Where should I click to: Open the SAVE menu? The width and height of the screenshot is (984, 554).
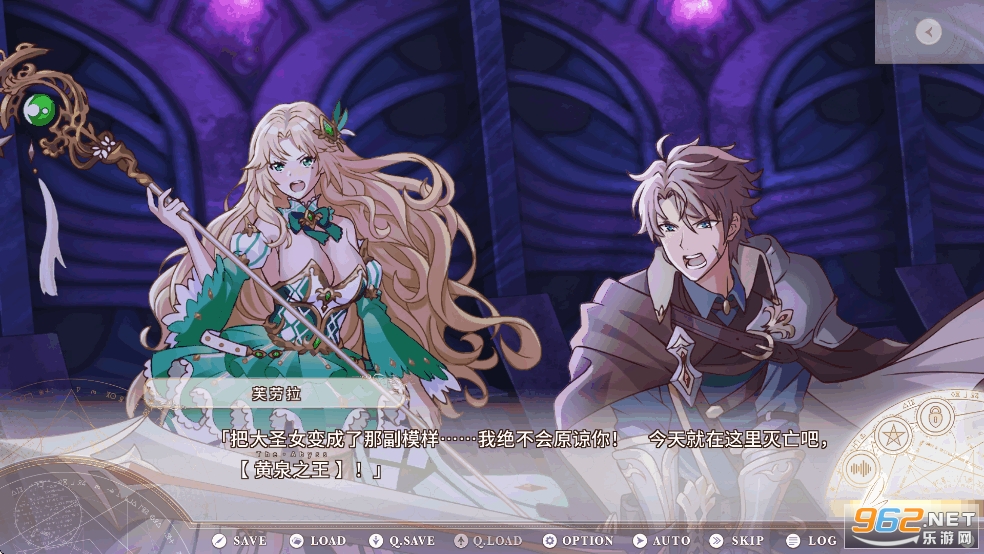point(239,541)
